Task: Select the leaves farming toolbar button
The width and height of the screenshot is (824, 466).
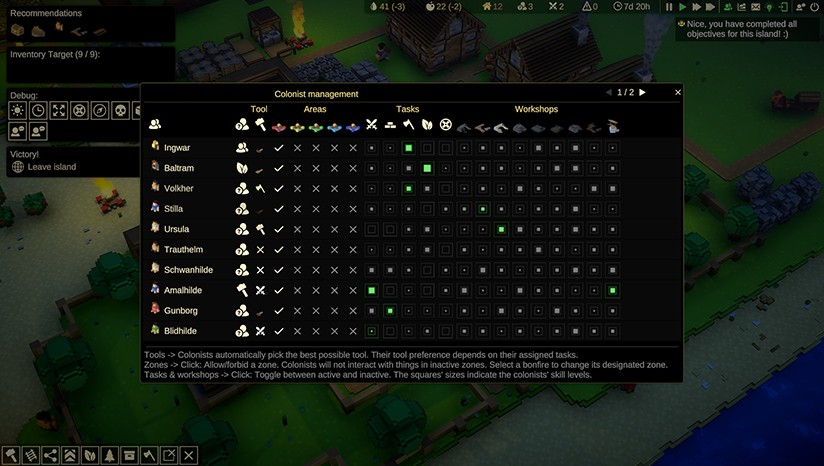Action: click(x=90, y=456)
